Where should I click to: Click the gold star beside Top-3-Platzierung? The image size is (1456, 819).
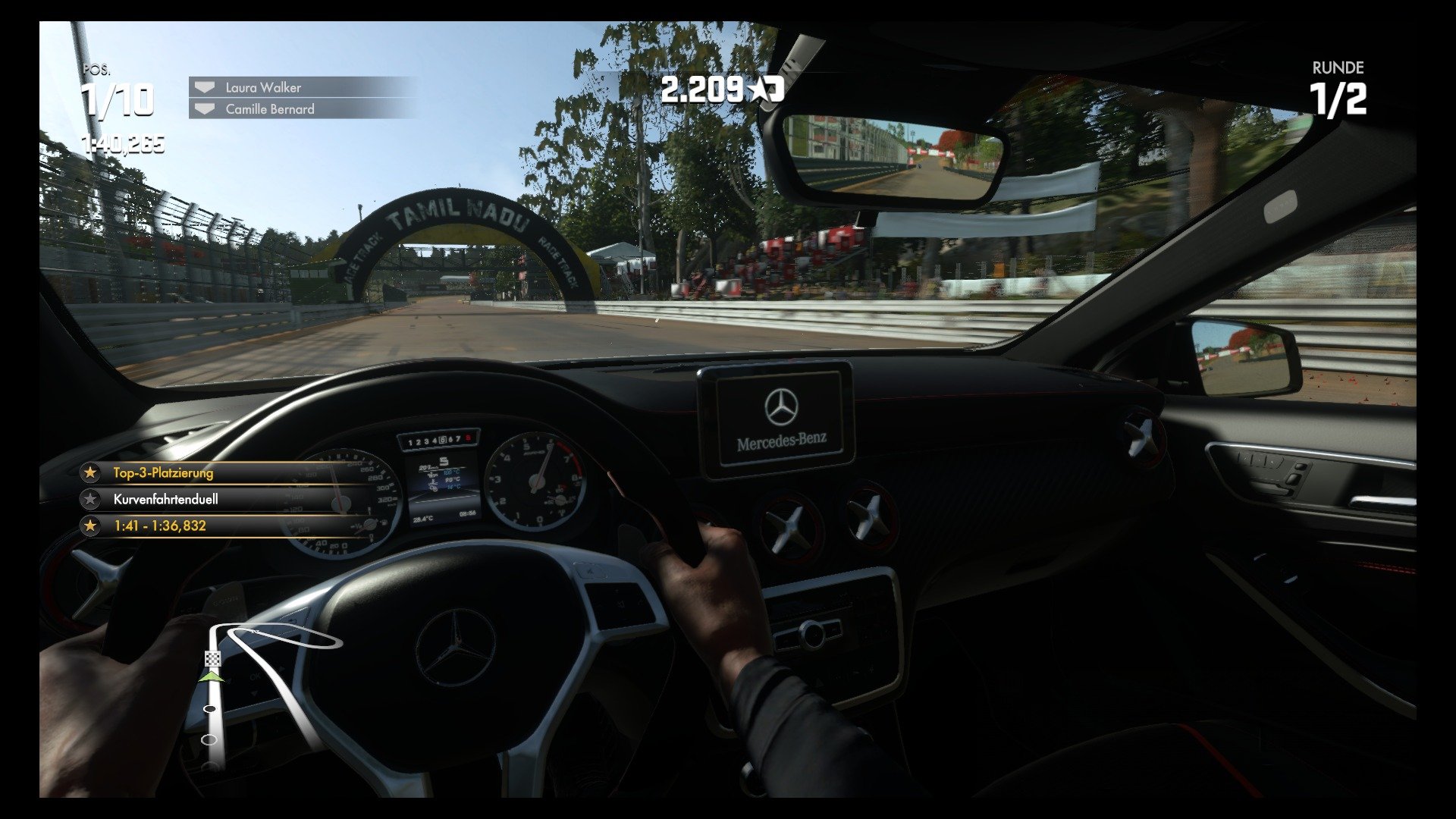[92, 472]
